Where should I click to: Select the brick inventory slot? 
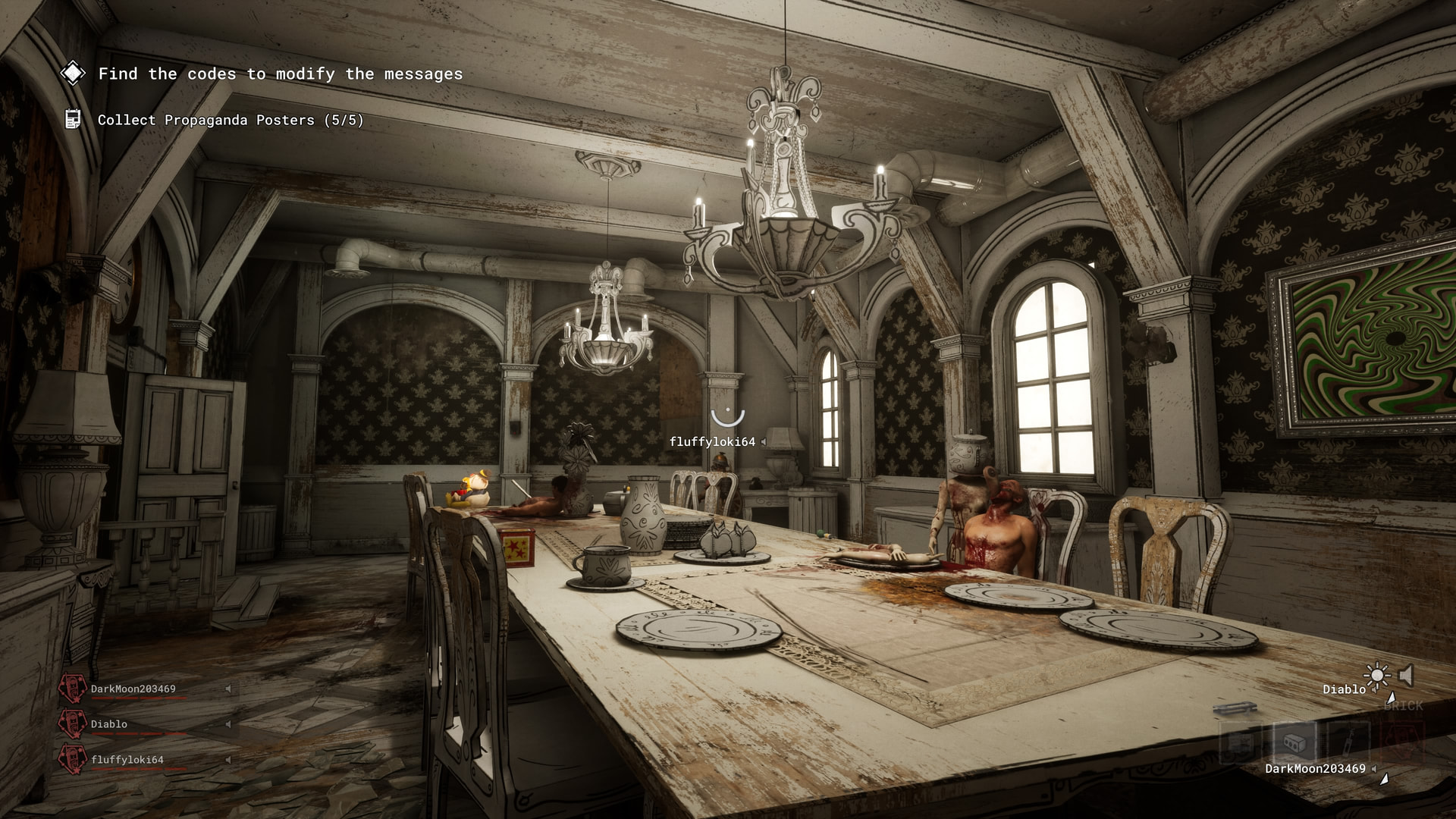1294,741
